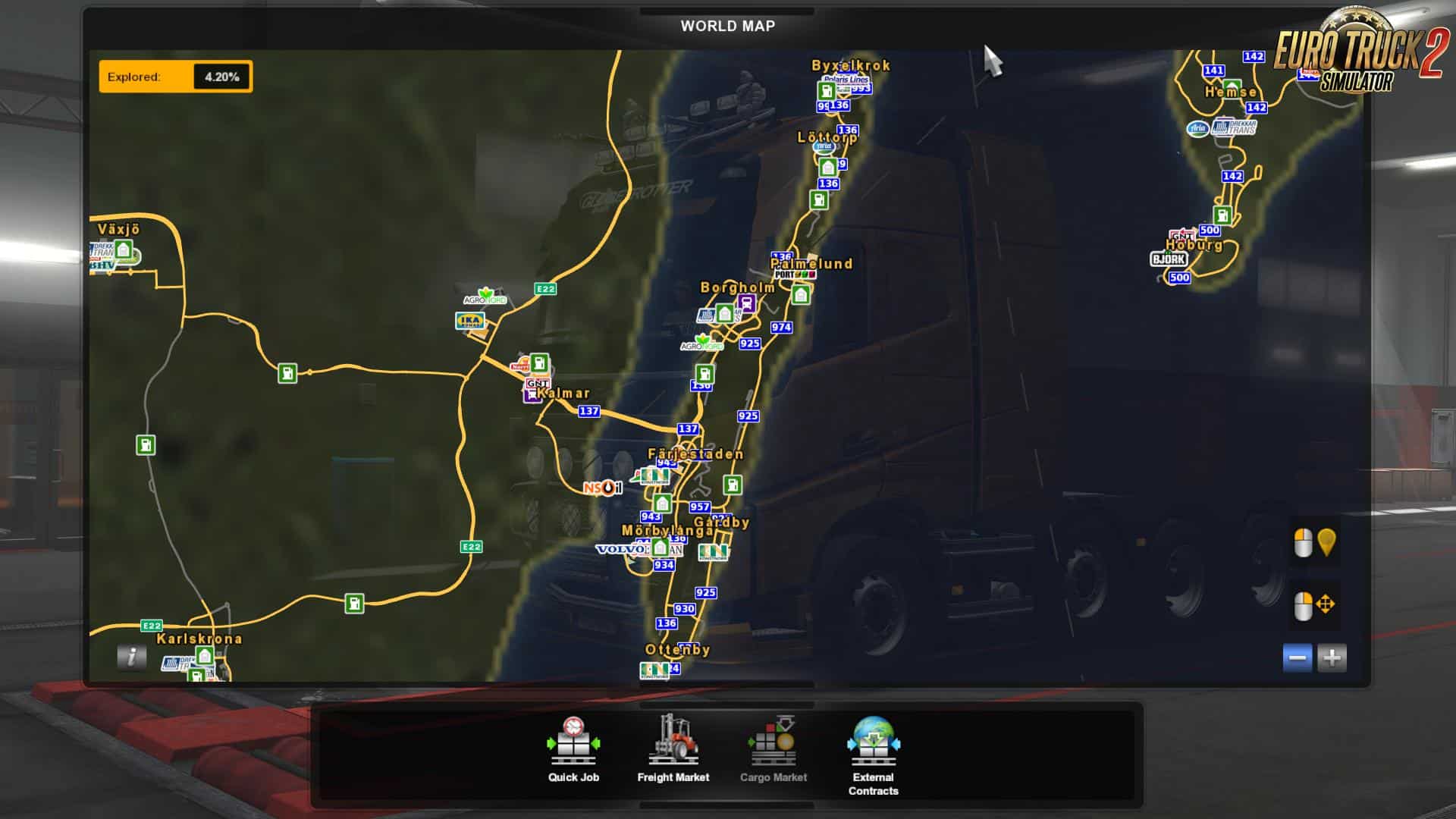Click the Volvo dealer icon
Screen dimensions: 1456x819
(x=620, y=549)
